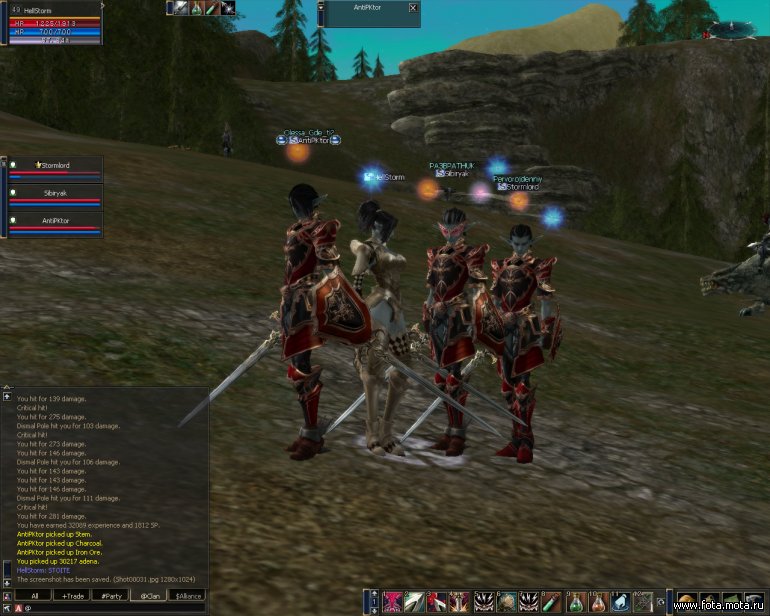Viewport: 770px width, 616px height.
Task: Select party member Sibiryak
Action: pyautogui.click(x=56, y=192)
